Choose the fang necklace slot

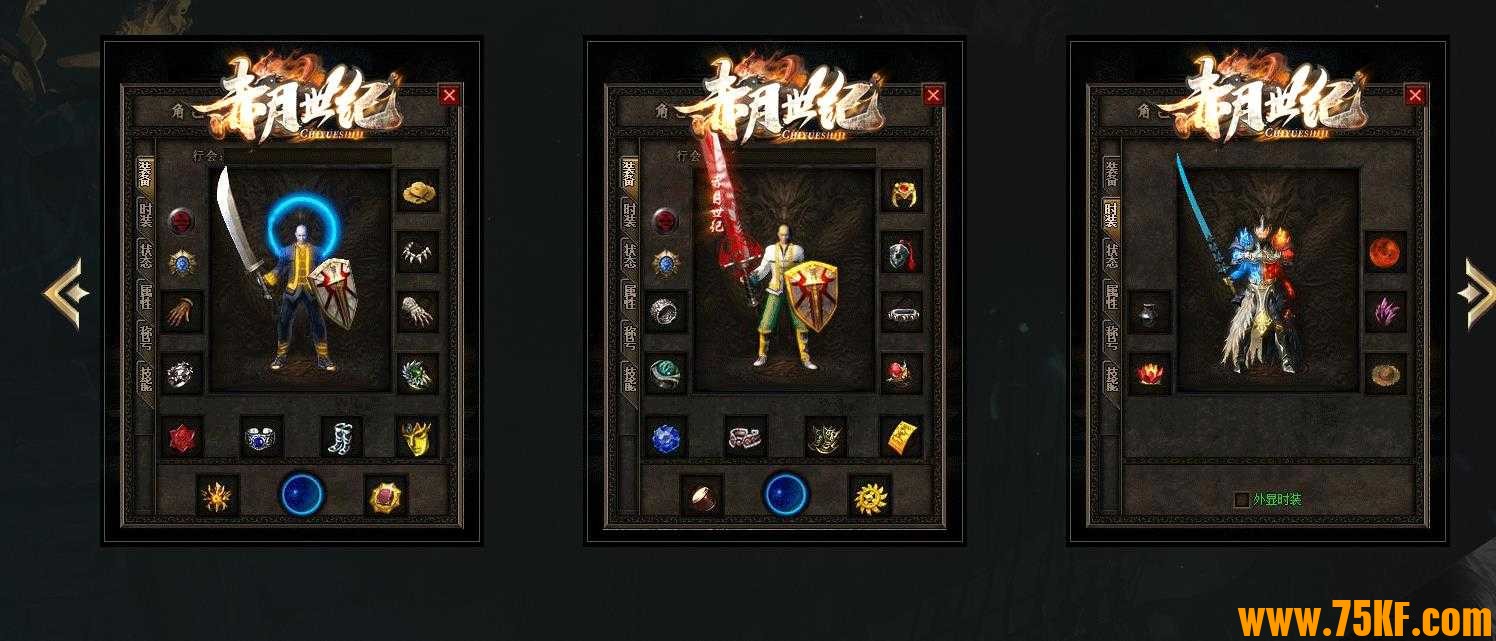coord(418,253)
